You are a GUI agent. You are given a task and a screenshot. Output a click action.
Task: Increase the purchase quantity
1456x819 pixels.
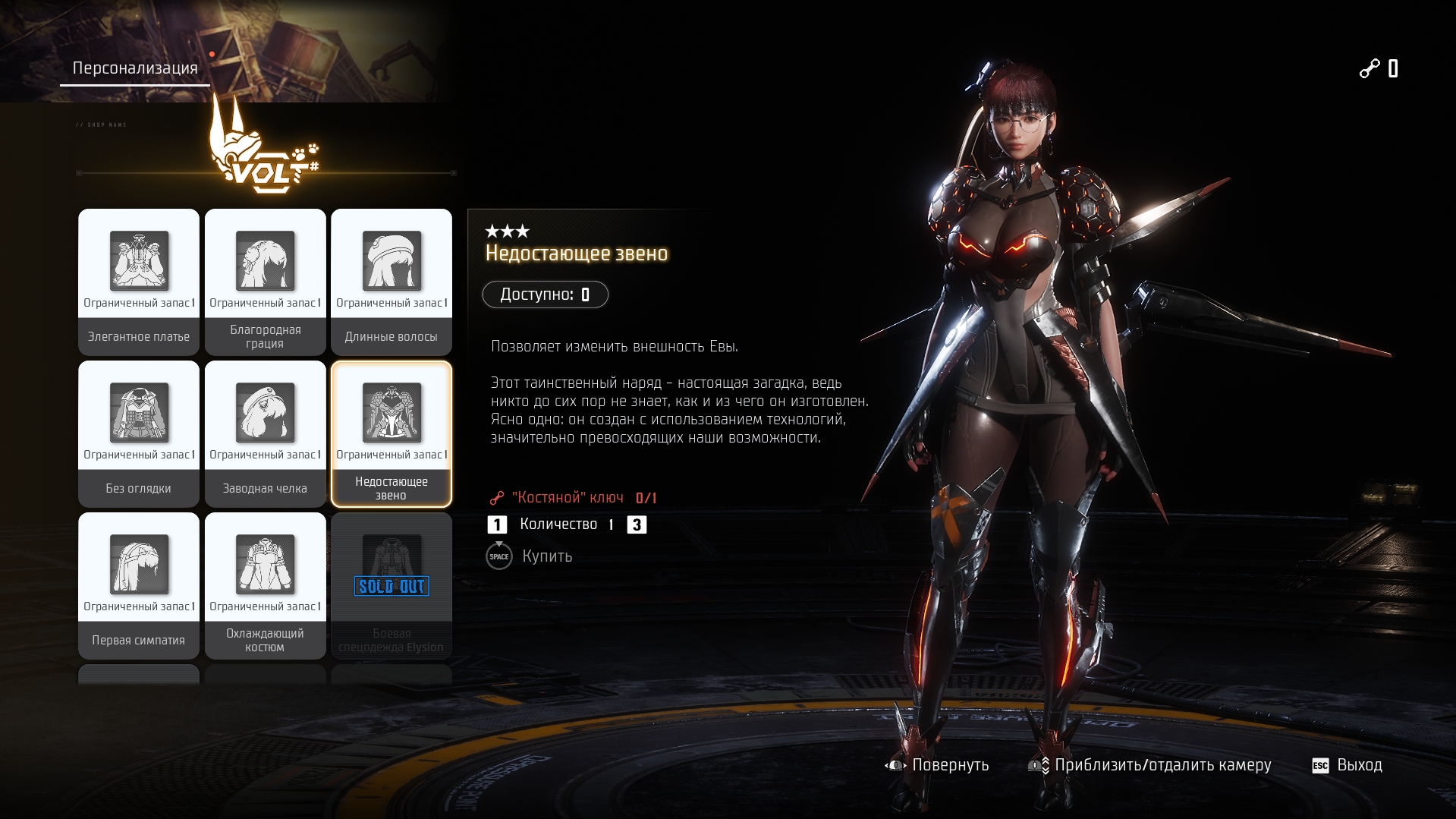[x=637, y=524]
